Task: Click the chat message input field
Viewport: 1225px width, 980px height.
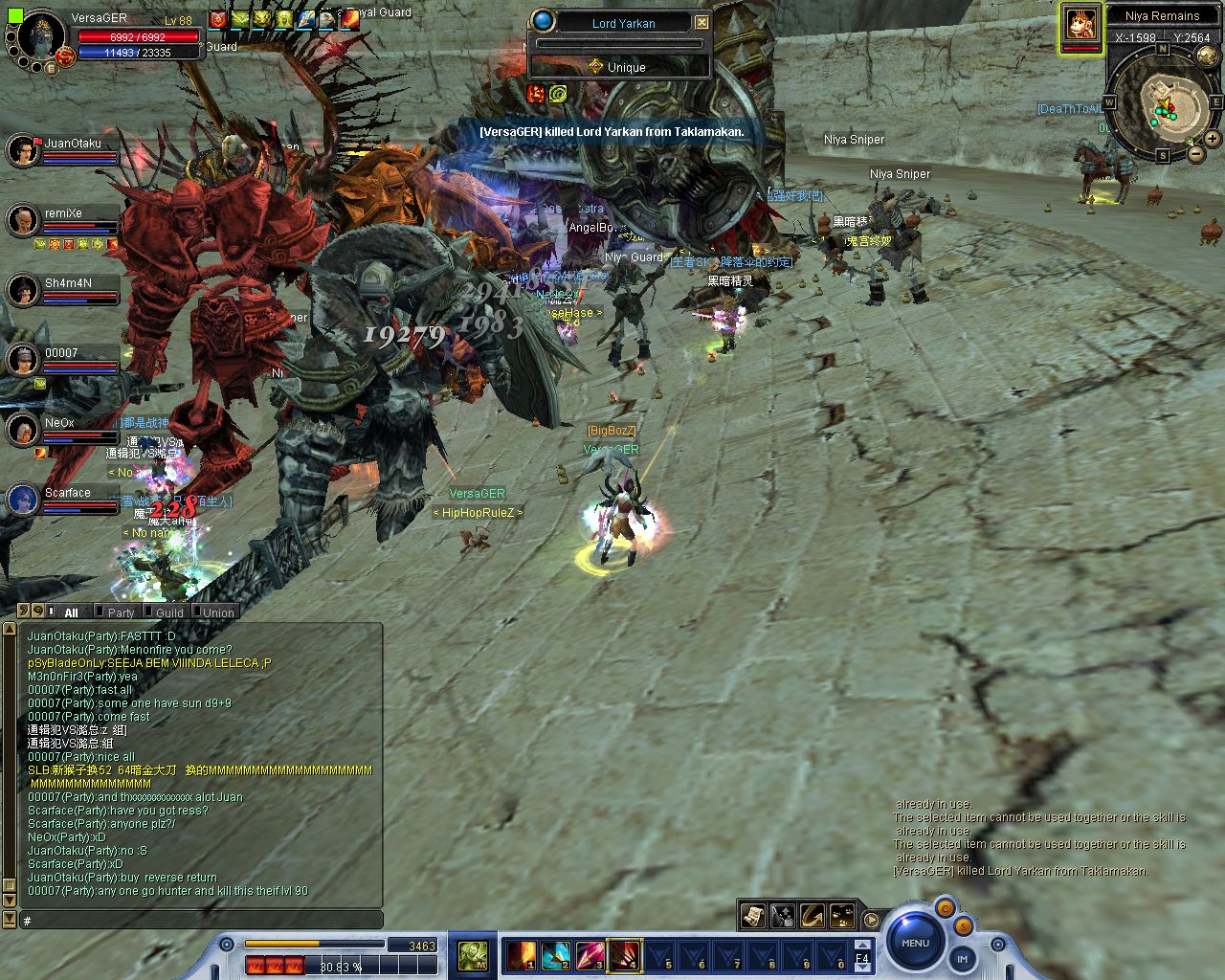Action: (201, 920)
